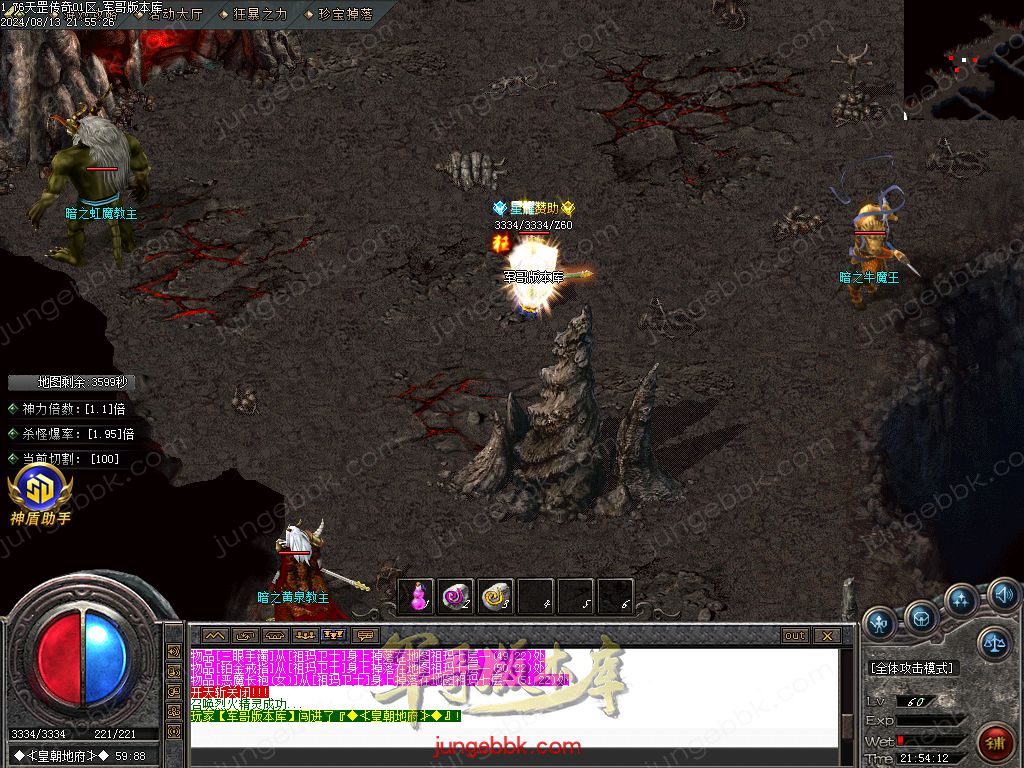This screenshot has height=768, width=1024.
Task: Open the 活动大厅 activity hall menu
Action: point(174,14)
